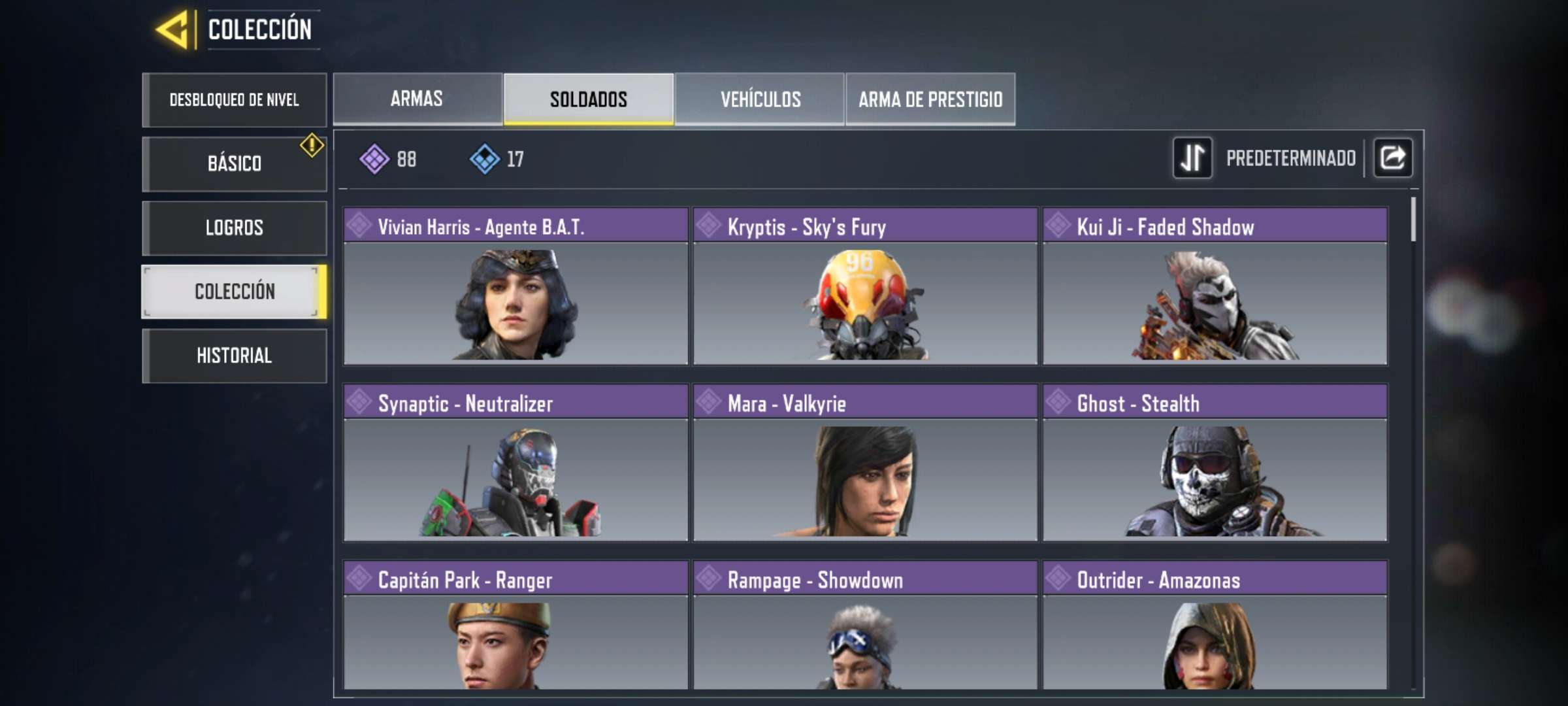Screen dimensions: 1568x706
Task: Open the Básico menu entry
Action: click(x=234, y=163)
